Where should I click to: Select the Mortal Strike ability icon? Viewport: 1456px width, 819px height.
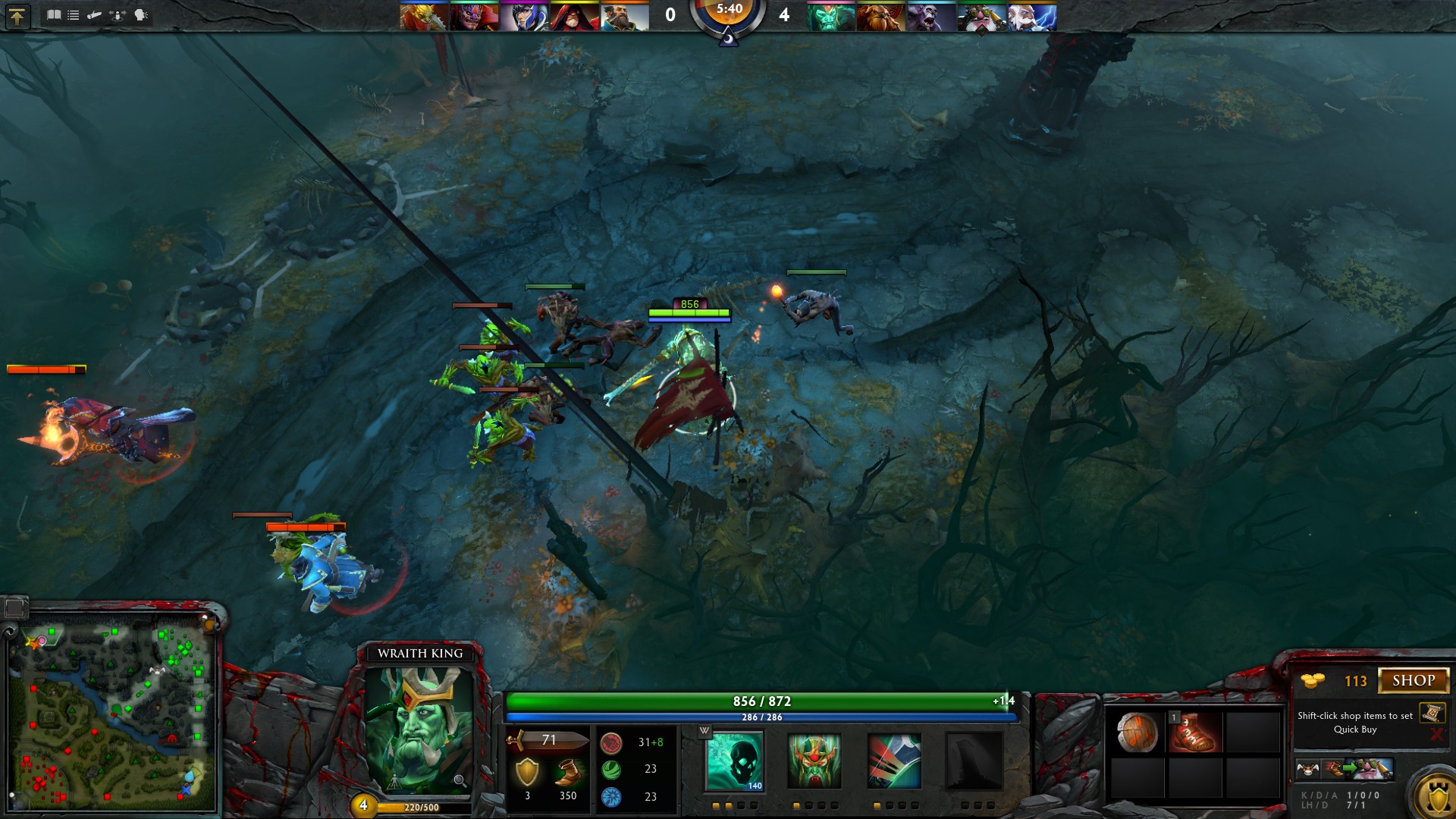click(894, 761)
